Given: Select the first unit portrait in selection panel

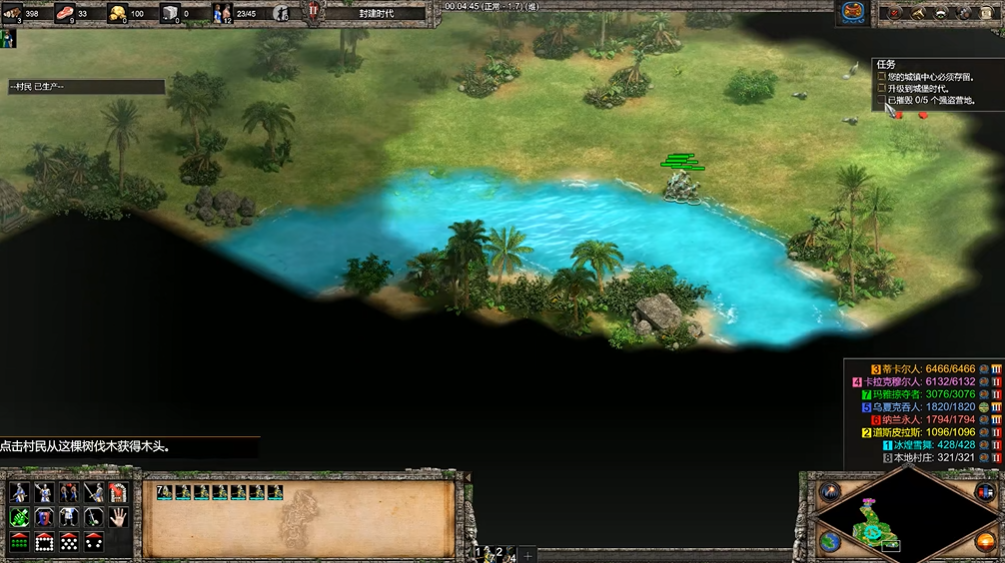Looking at the screenshot, I should click(x=167, y=493).
